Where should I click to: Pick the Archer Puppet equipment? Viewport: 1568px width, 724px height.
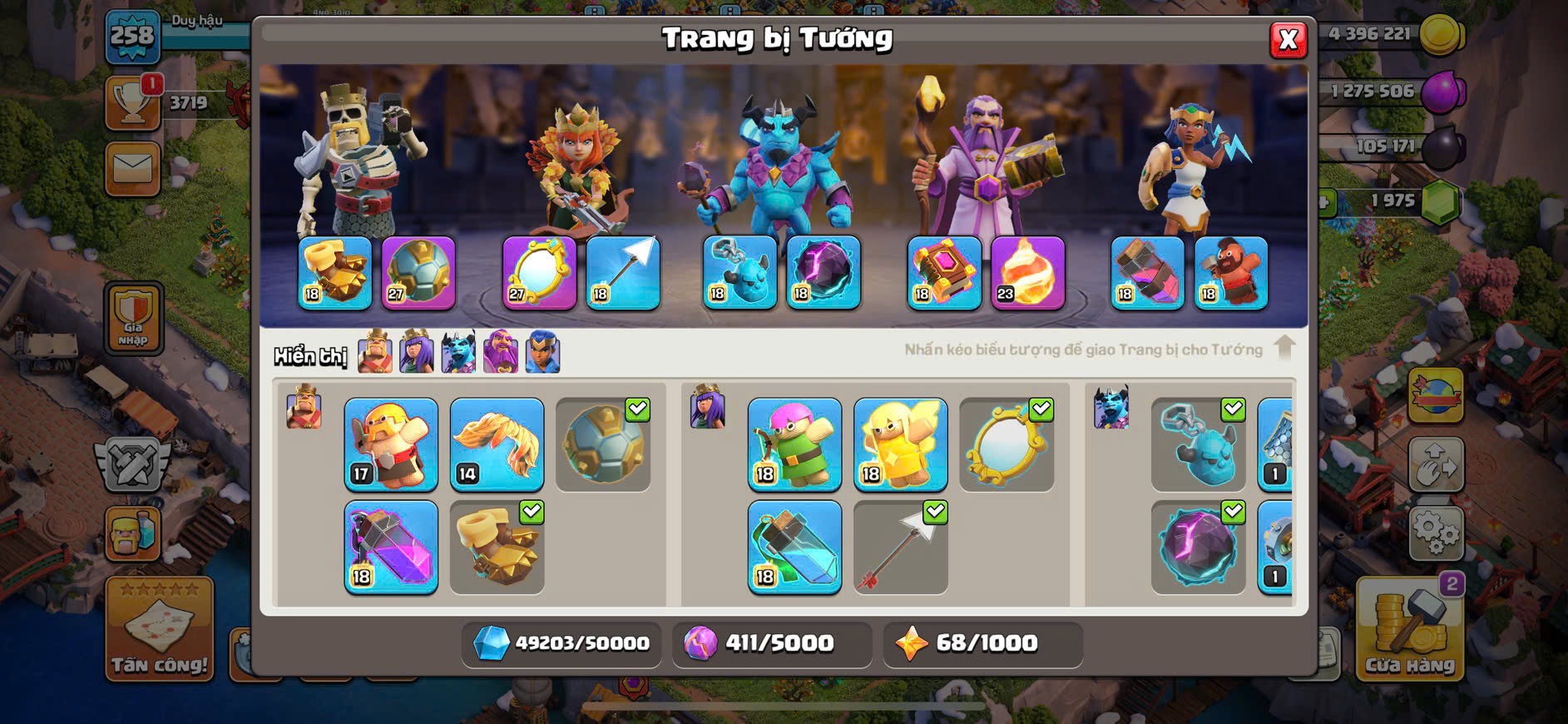794,444
